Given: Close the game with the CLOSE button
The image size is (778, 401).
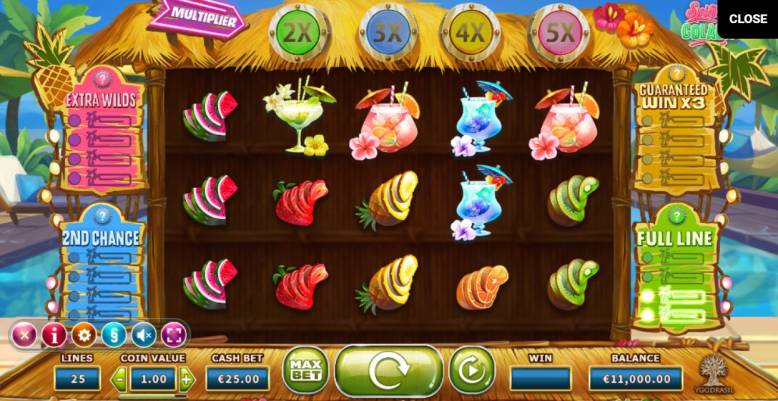Looking at the screenshot, I should point(747,19).
